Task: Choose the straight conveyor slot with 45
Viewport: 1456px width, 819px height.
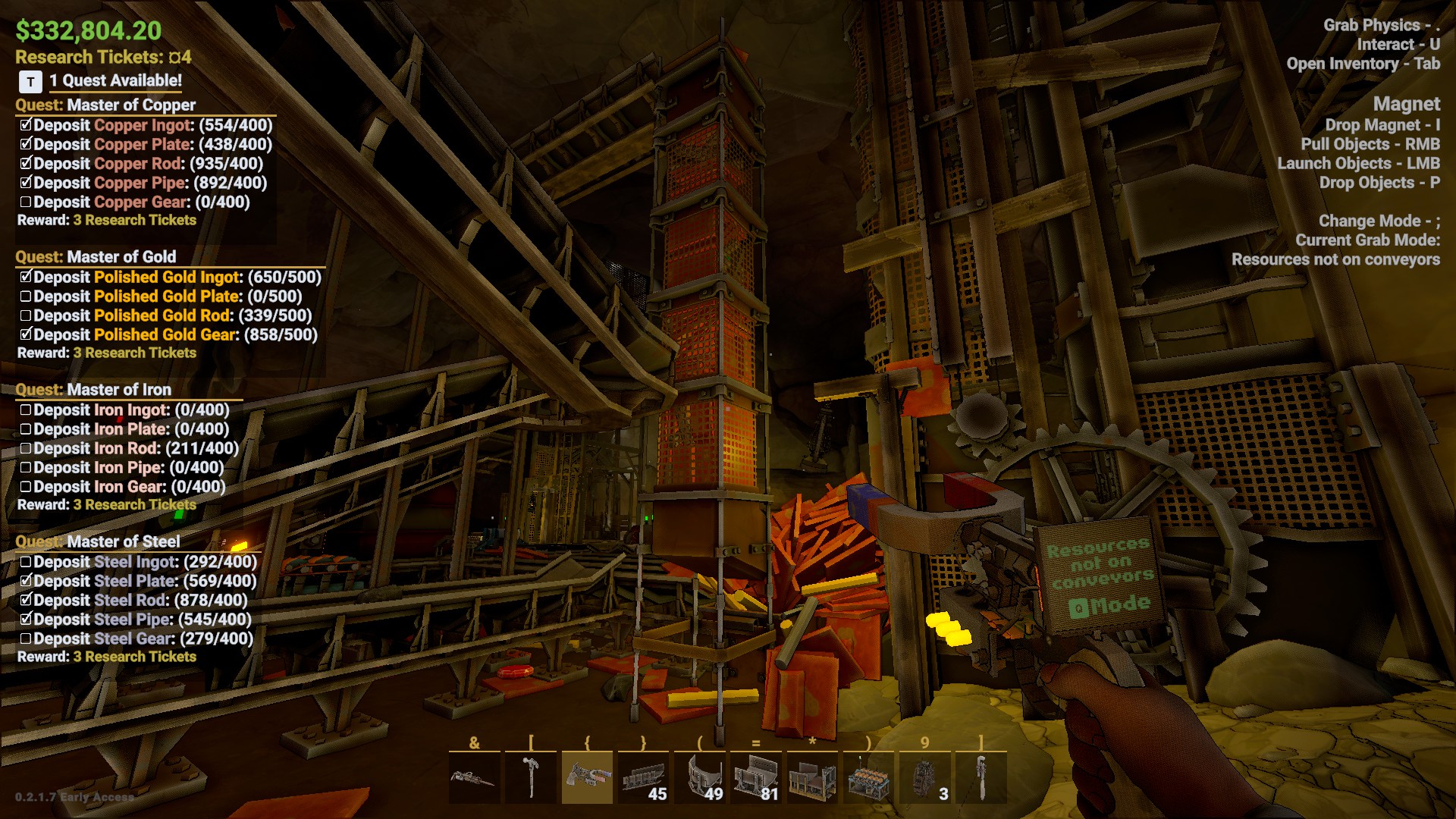Action: [643, 777]
